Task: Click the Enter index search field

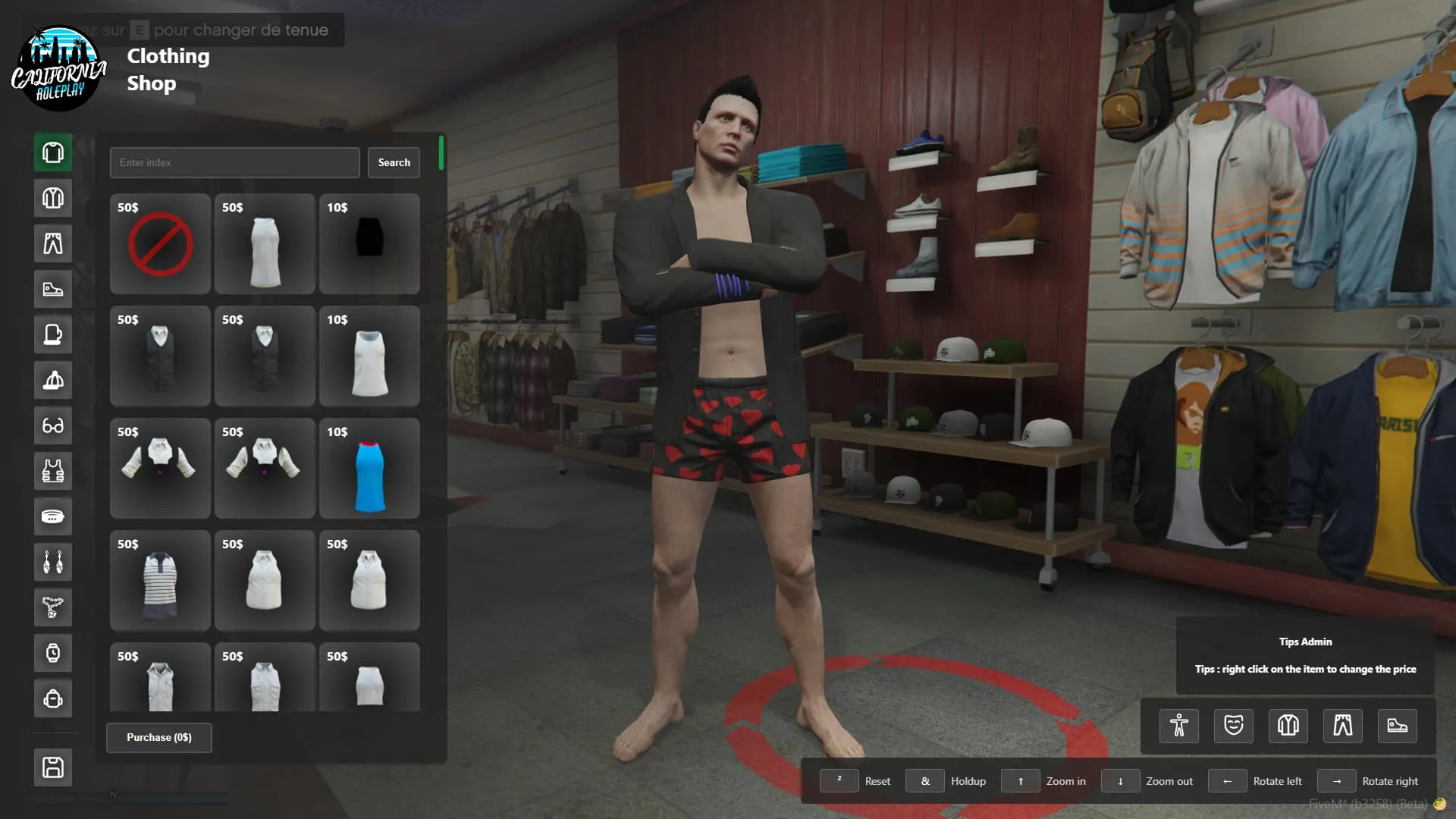Action: click(x=234, y=162)
